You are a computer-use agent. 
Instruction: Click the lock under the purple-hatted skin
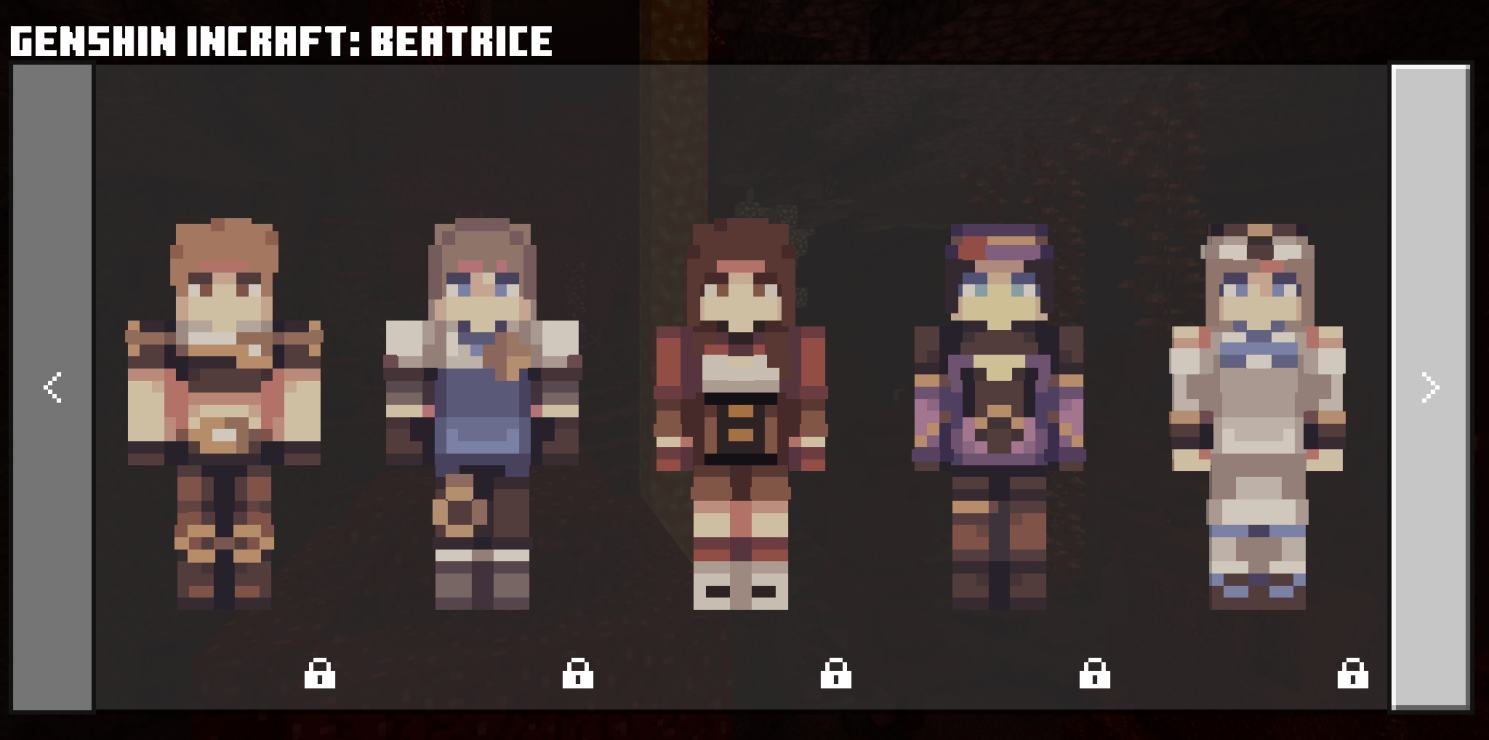point(1096,675)
